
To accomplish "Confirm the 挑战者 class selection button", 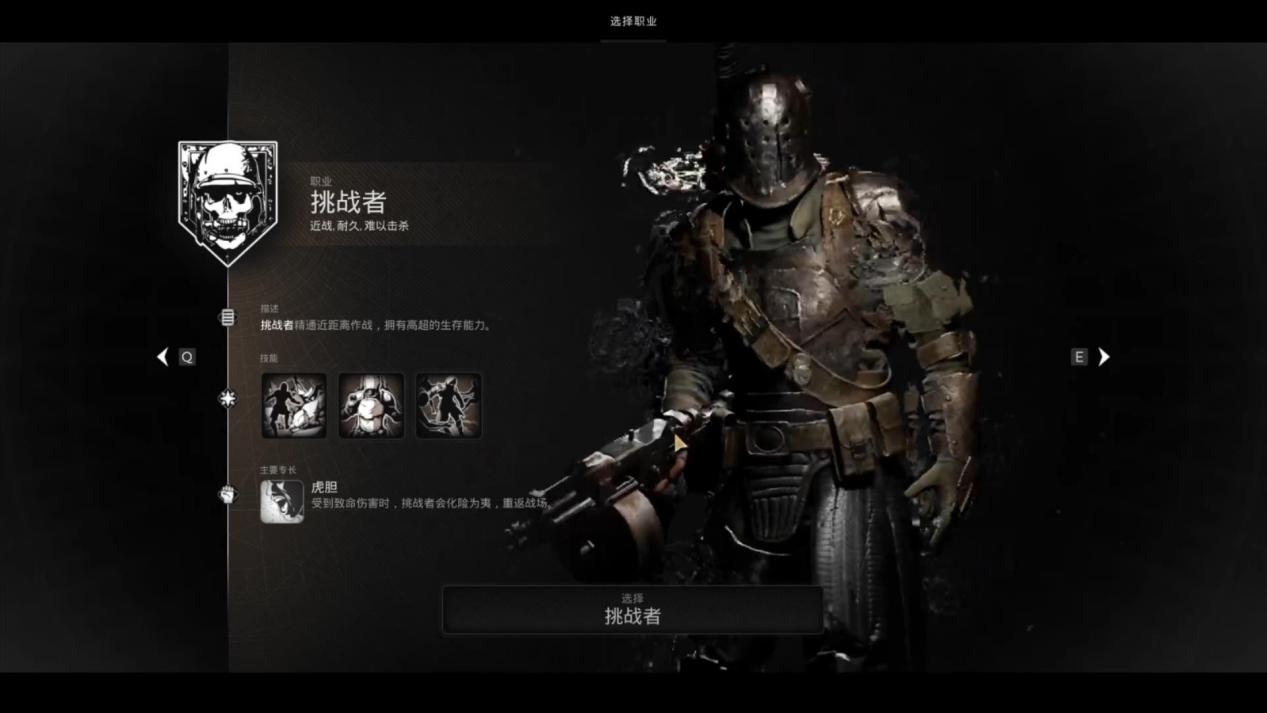I will pos(633,610).
